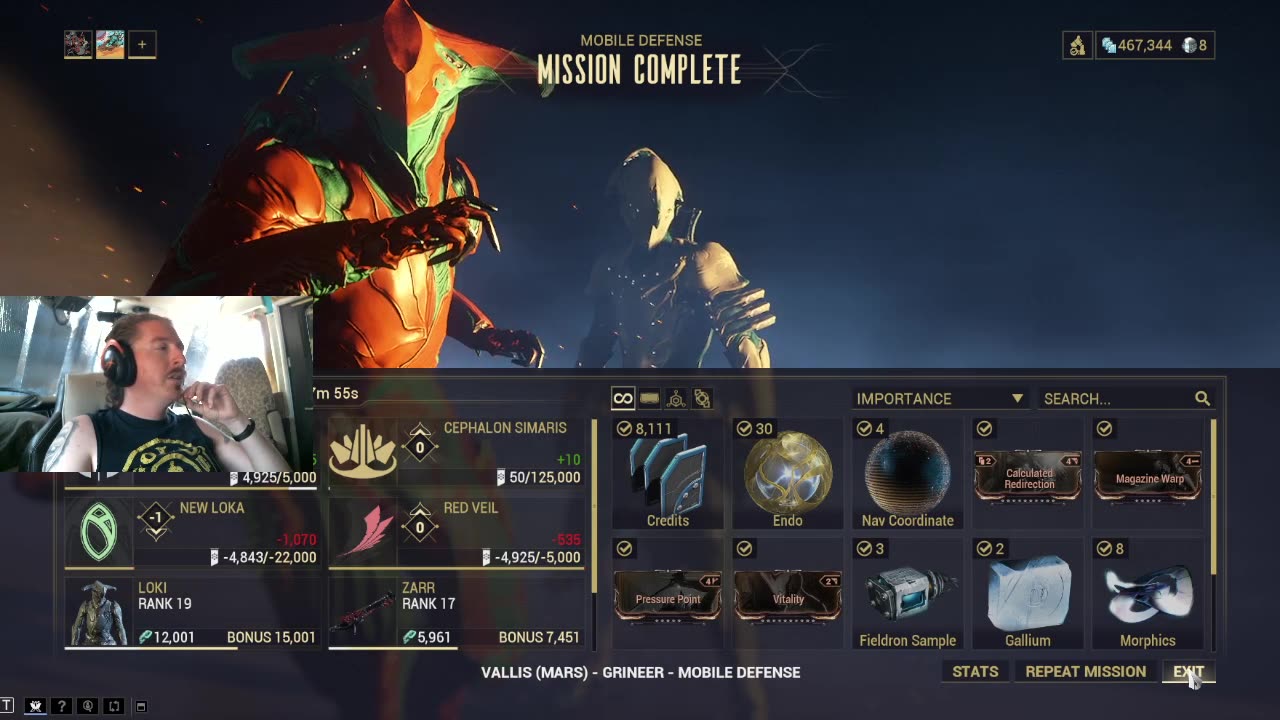The height and width of the screenshot is (720, 1280).
Task: Open the Red Veil standing row
Action: tap(456, 532)
